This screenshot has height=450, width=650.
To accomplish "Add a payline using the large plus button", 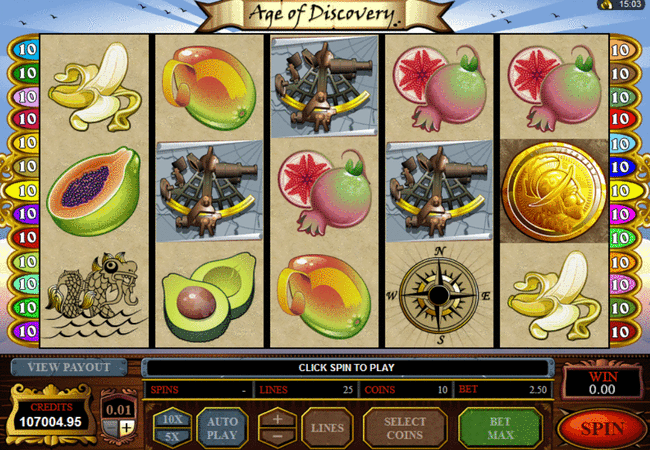I will click(278, 419).
